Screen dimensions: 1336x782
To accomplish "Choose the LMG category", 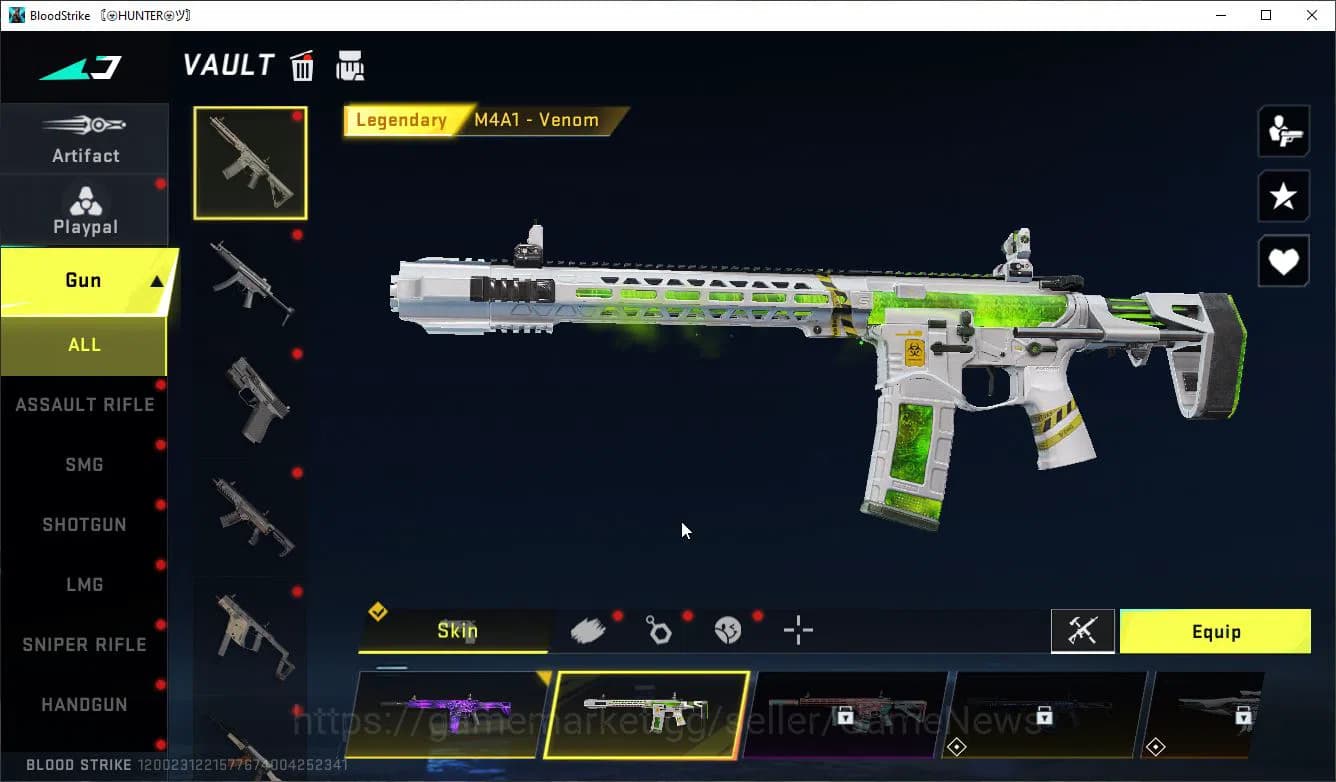I will 84,585.
